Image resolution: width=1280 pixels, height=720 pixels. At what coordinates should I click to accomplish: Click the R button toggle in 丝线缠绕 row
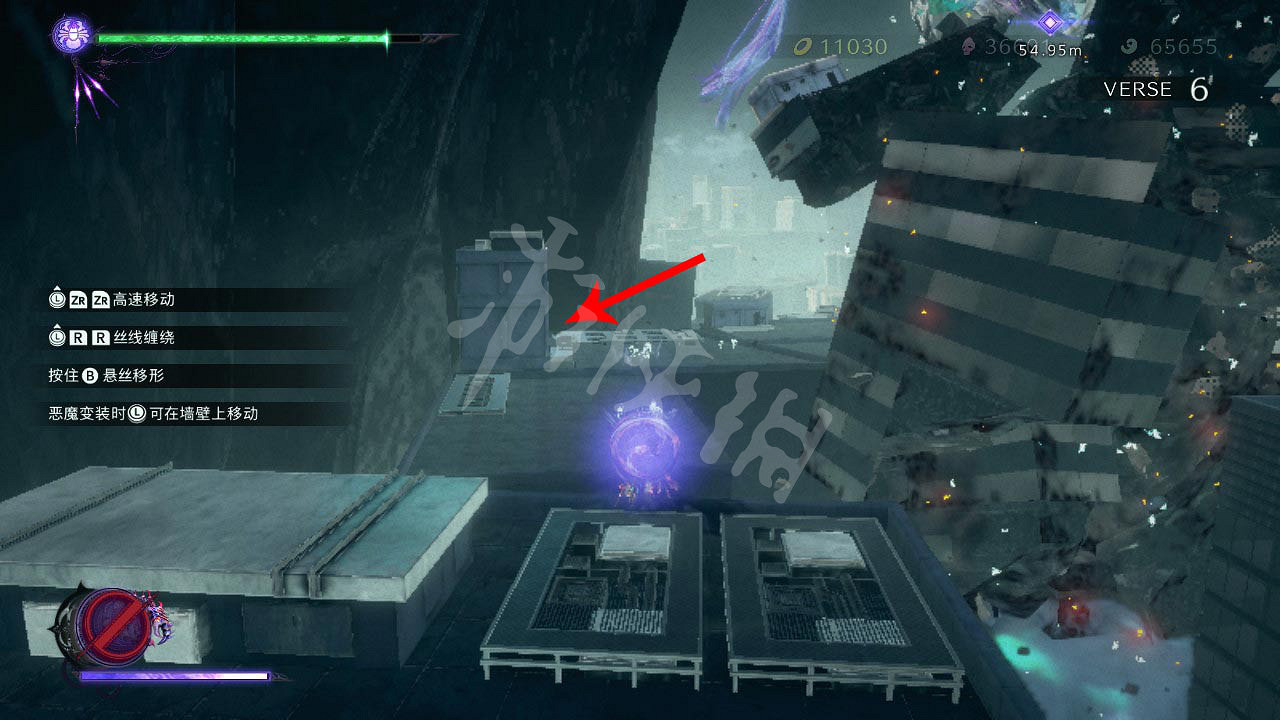click(80, 336)
